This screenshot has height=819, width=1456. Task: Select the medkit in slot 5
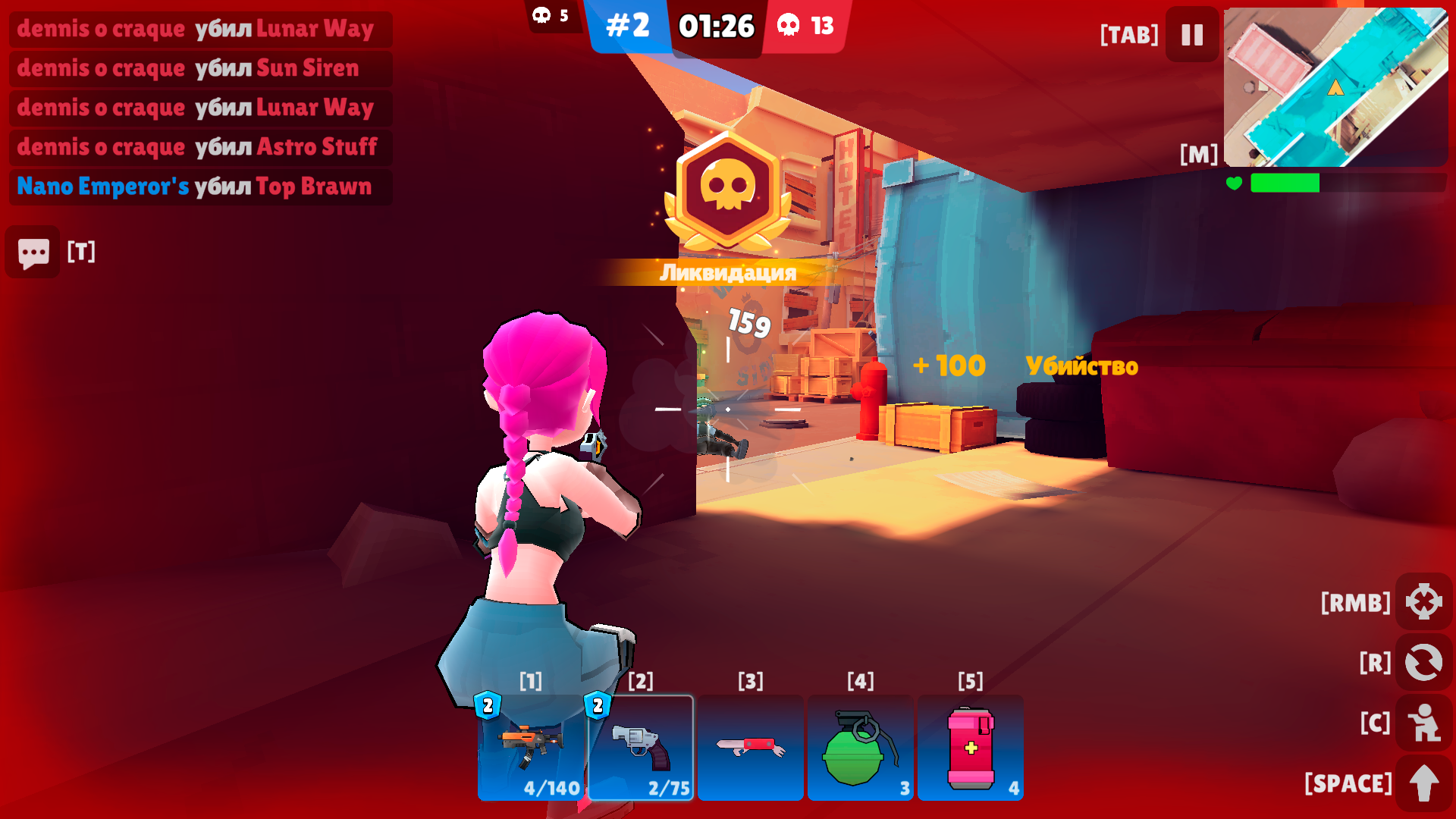(971, 747)
